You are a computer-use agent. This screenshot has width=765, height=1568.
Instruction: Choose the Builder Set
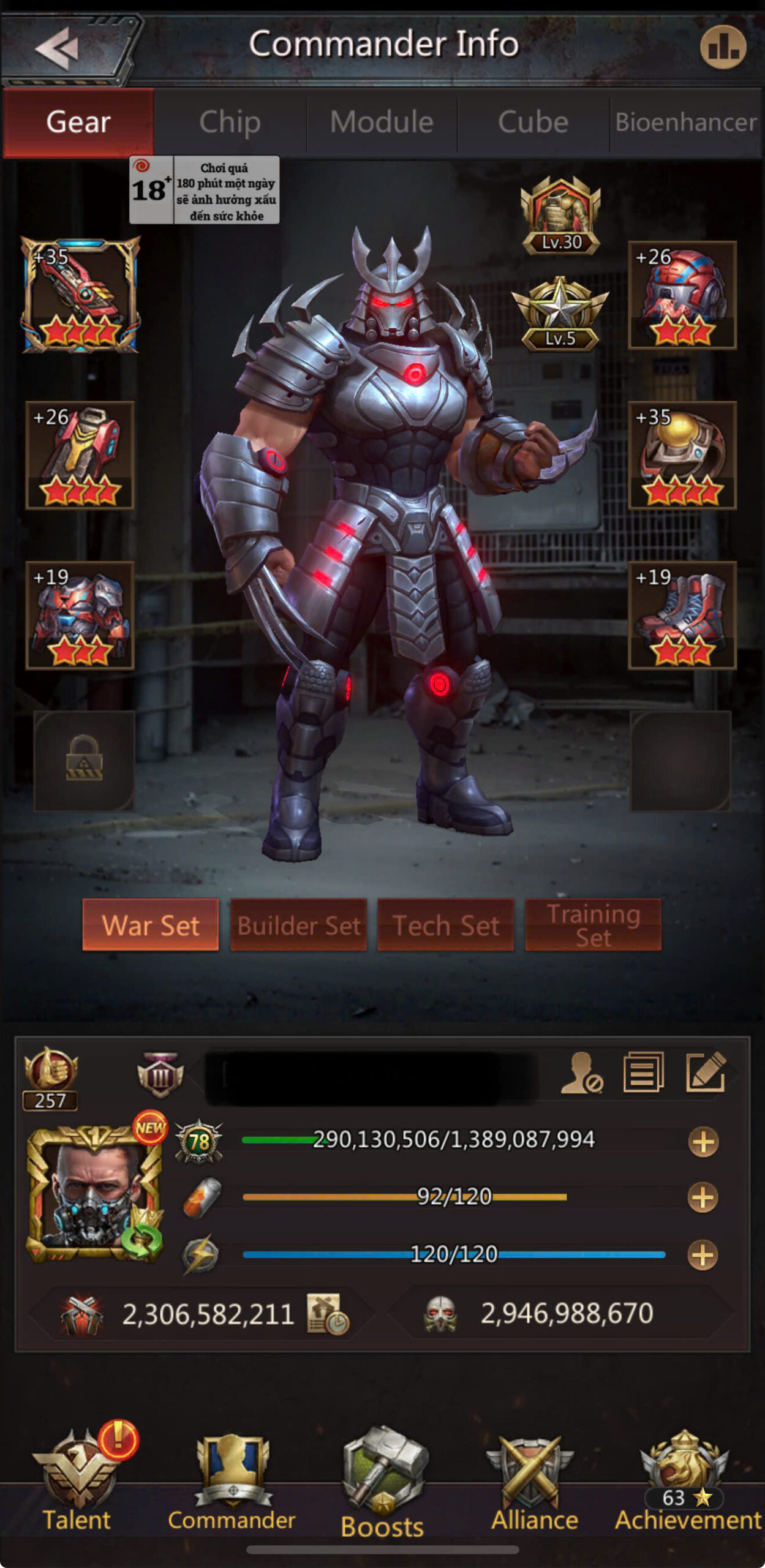[x=298, y=925]
